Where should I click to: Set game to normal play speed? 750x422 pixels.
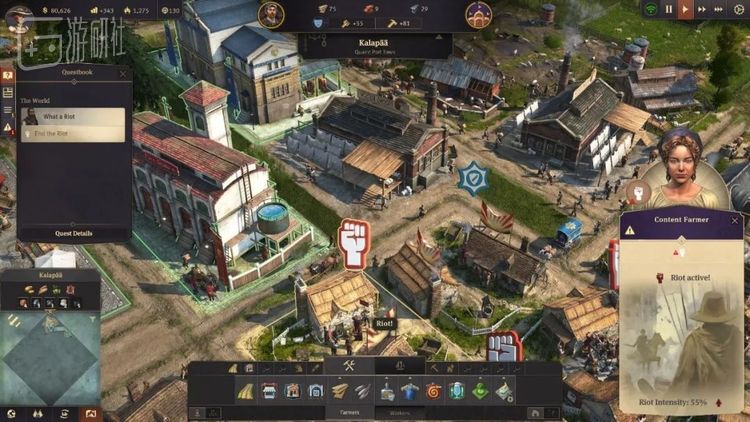(686, 9)
